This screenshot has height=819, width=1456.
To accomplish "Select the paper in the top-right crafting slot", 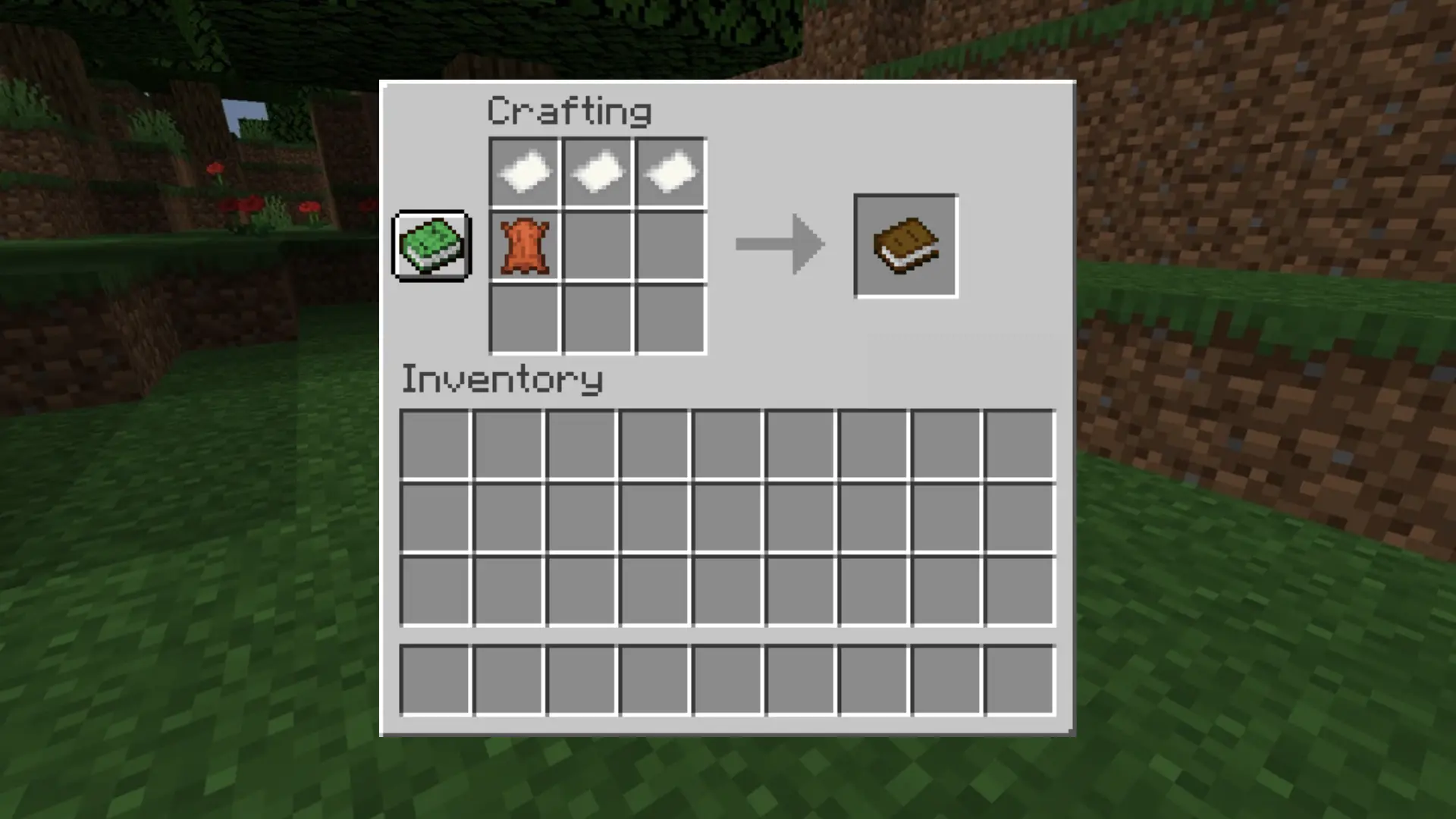I will [670, 172].
